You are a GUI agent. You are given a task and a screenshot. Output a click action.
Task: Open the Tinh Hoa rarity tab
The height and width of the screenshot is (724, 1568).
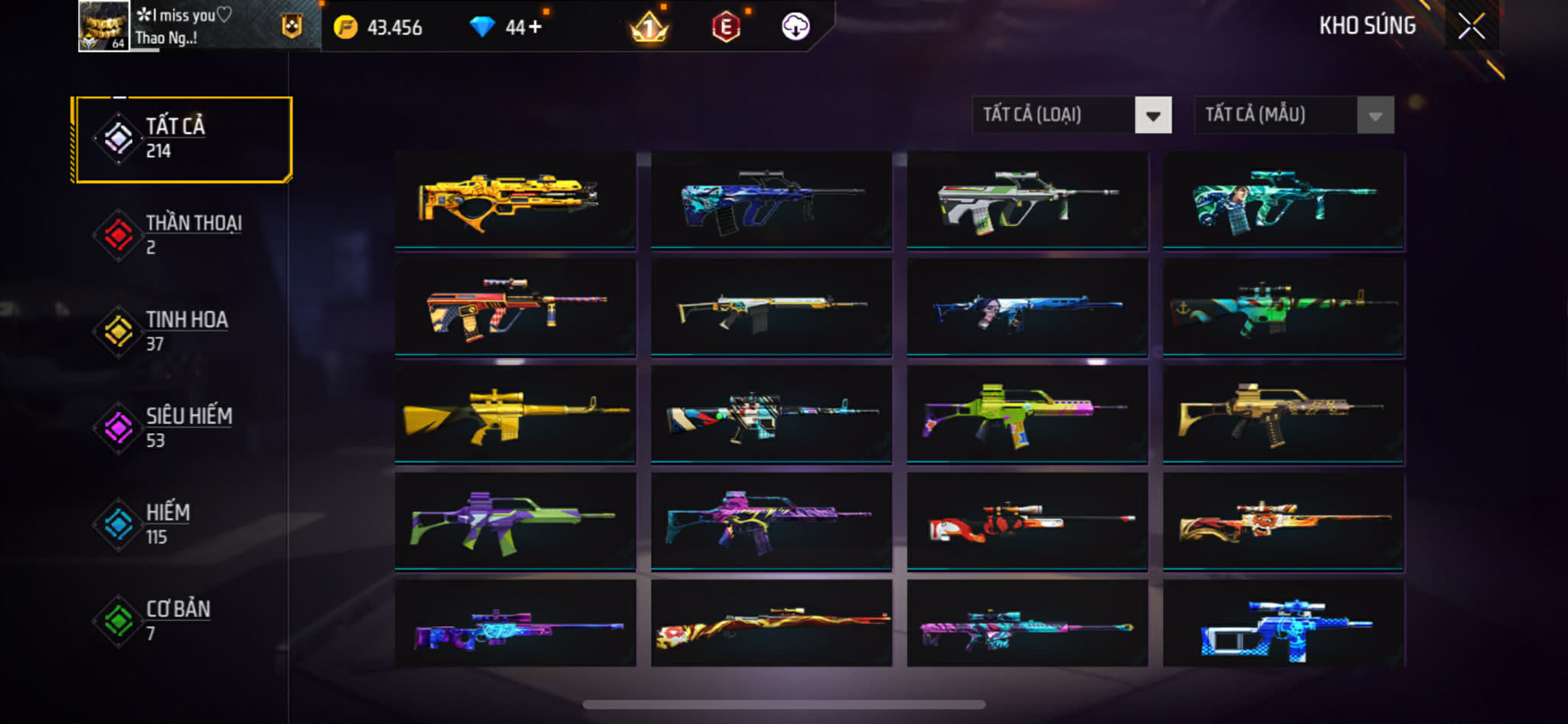[182, 331]
